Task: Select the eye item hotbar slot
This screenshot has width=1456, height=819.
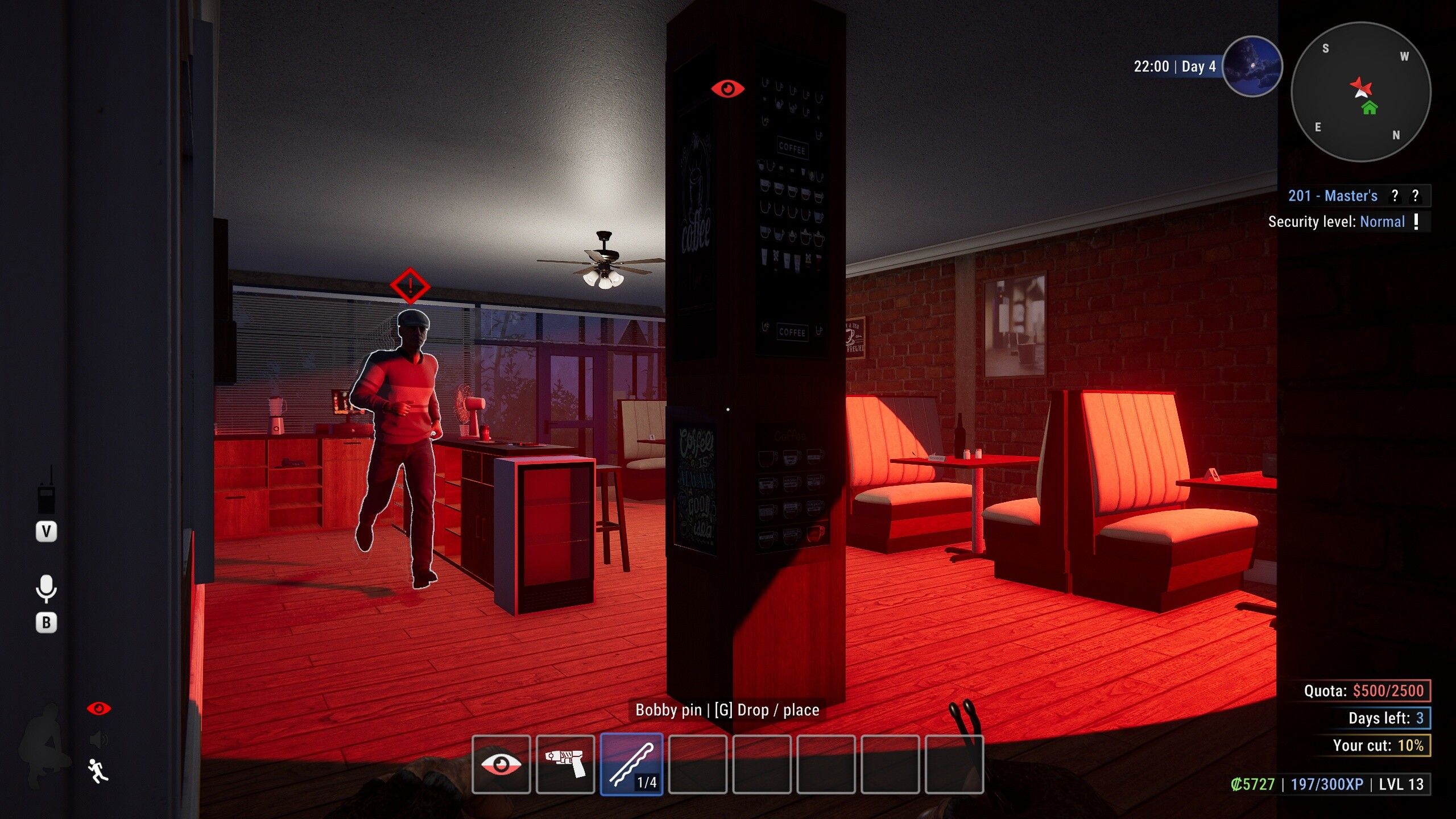Action: coord(501,764)
